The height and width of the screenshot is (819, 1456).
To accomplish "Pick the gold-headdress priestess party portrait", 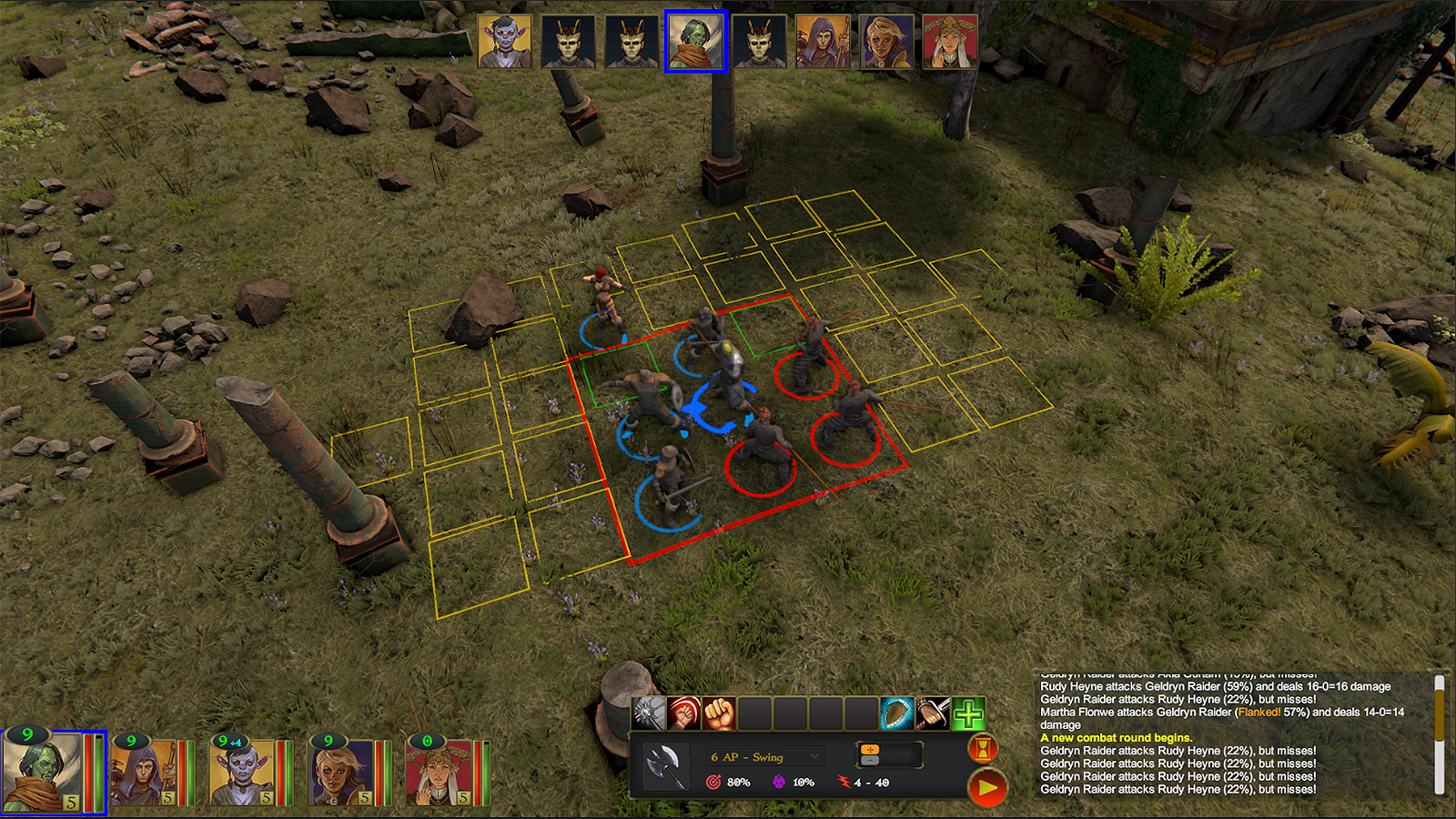I will point(439,773).
